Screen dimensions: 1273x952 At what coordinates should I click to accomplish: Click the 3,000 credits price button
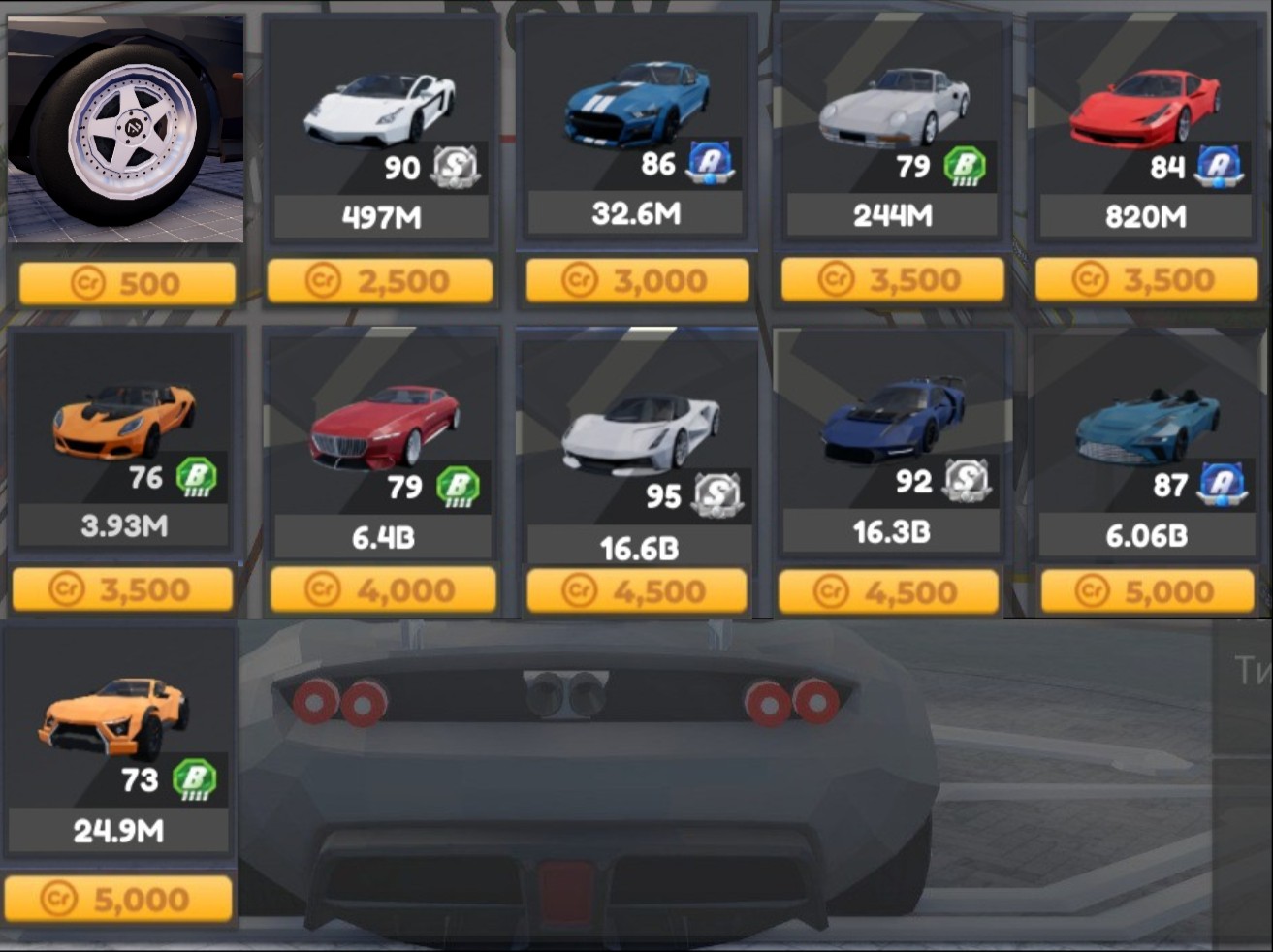pyautogui.click(x=637, y=280)
